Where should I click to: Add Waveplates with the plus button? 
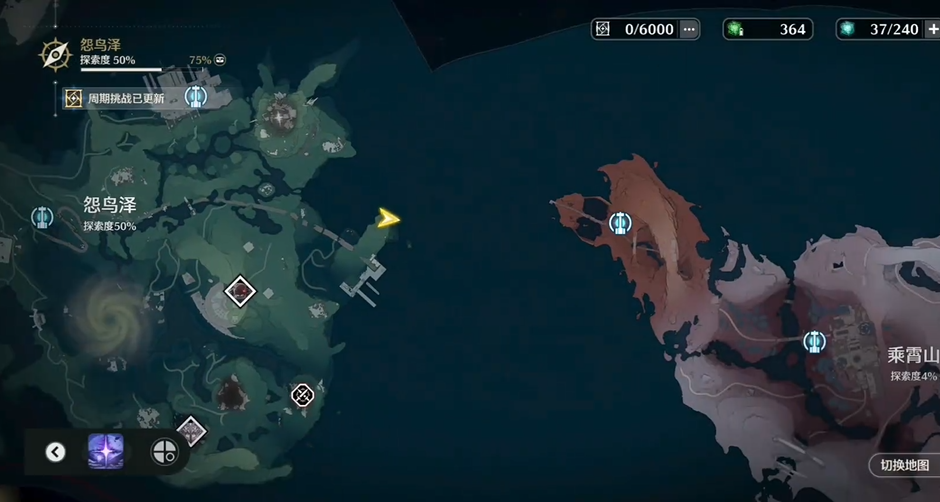click(933, 29)
